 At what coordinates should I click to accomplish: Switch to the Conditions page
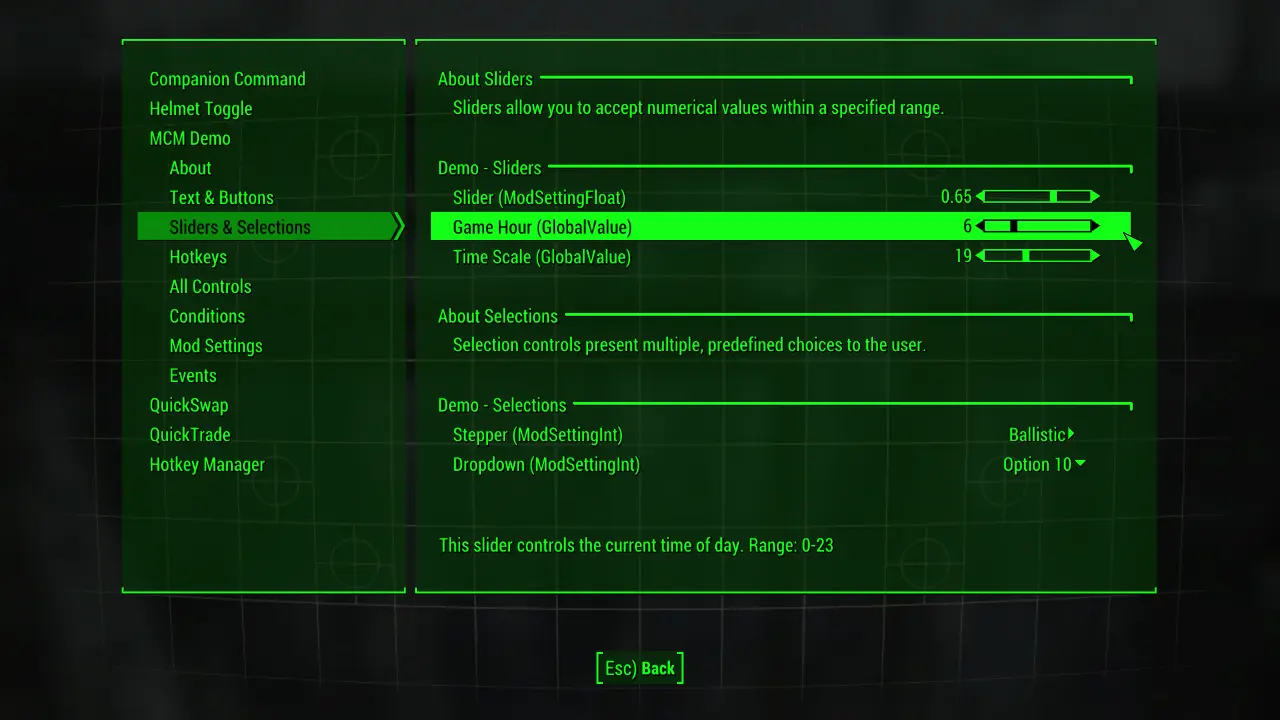point(207,316)
